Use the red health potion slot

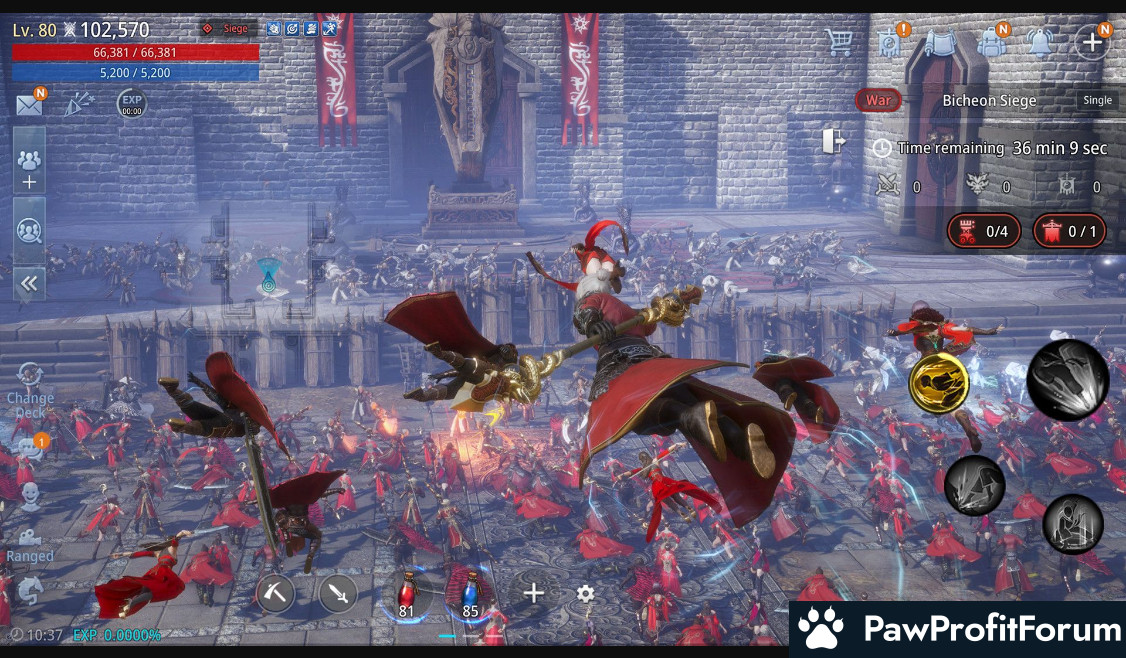click(x=407, y=594)
